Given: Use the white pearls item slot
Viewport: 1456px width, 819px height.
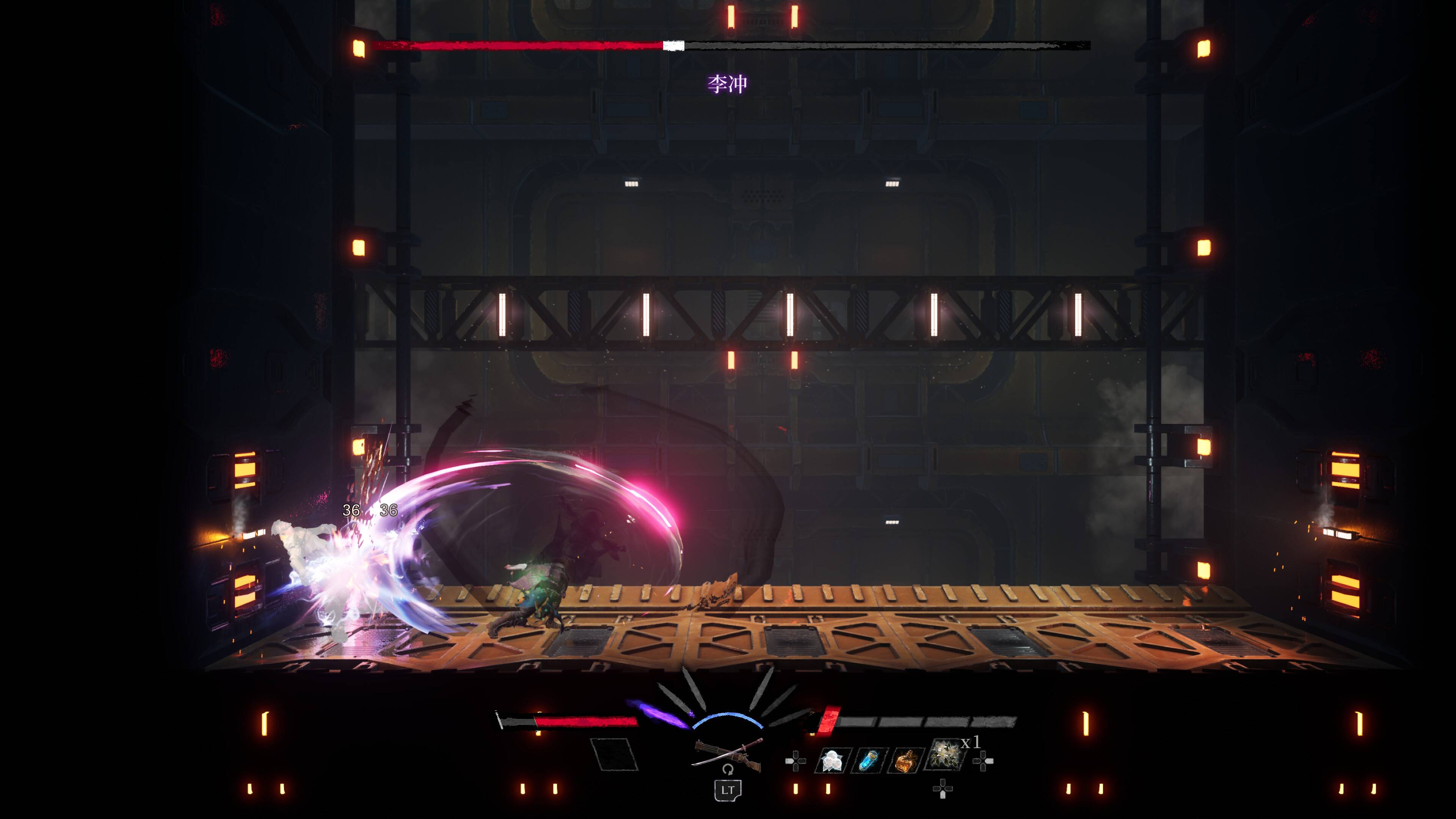Looking at the screenshot, I should click(832, 761).
